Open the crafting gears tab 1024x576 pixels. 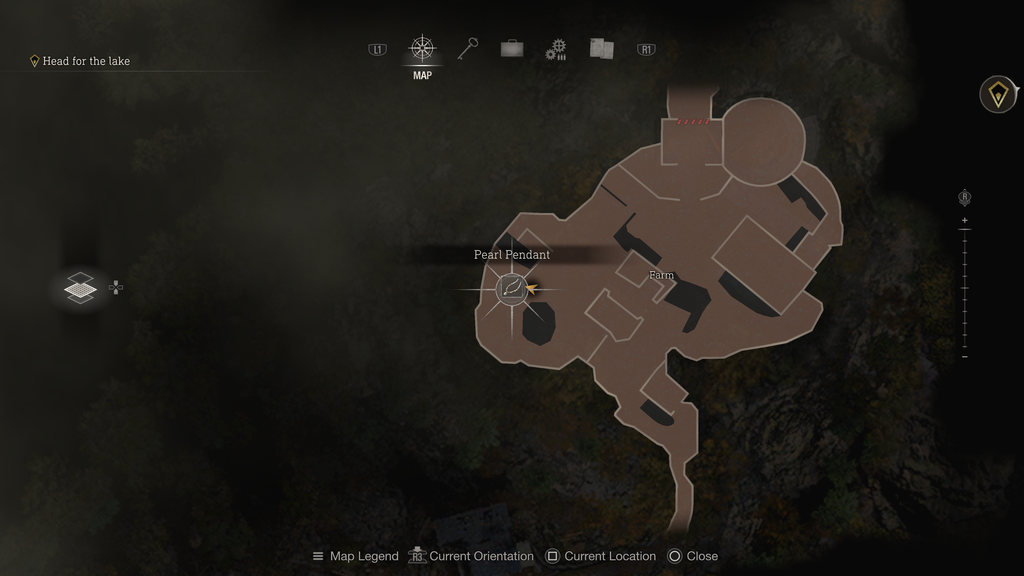point(556,49)
